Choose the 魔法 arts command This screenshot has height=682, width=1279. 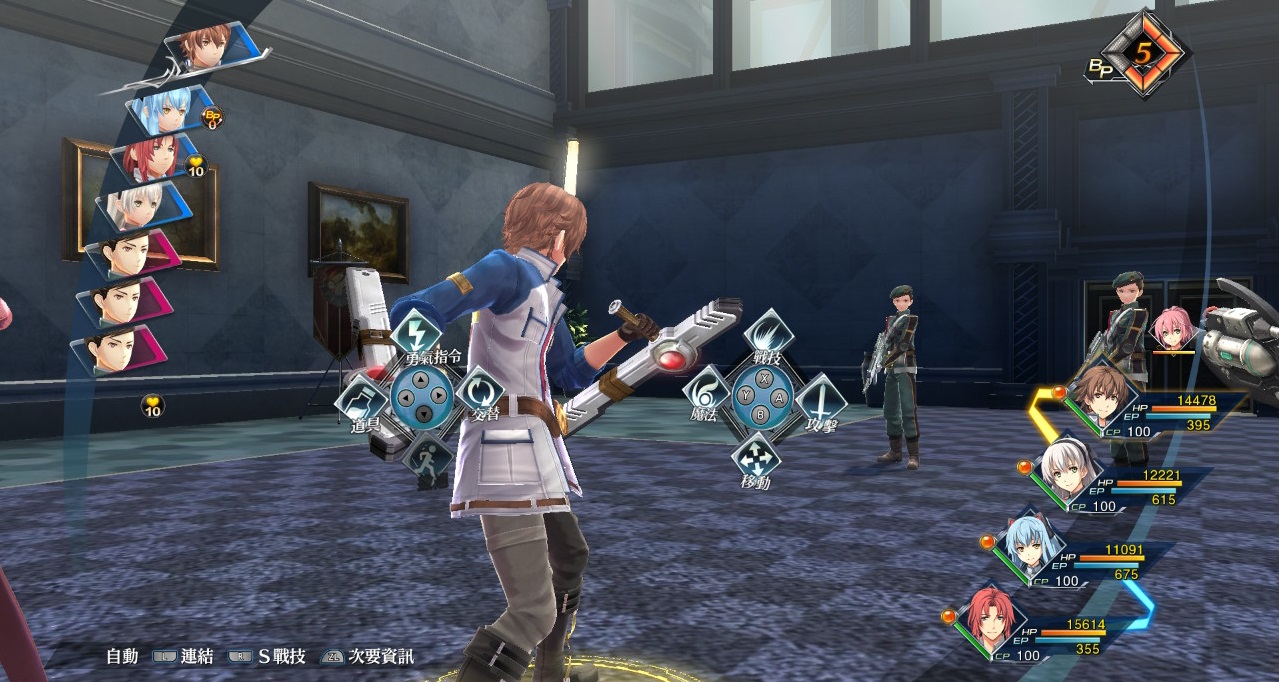point(707,394)
